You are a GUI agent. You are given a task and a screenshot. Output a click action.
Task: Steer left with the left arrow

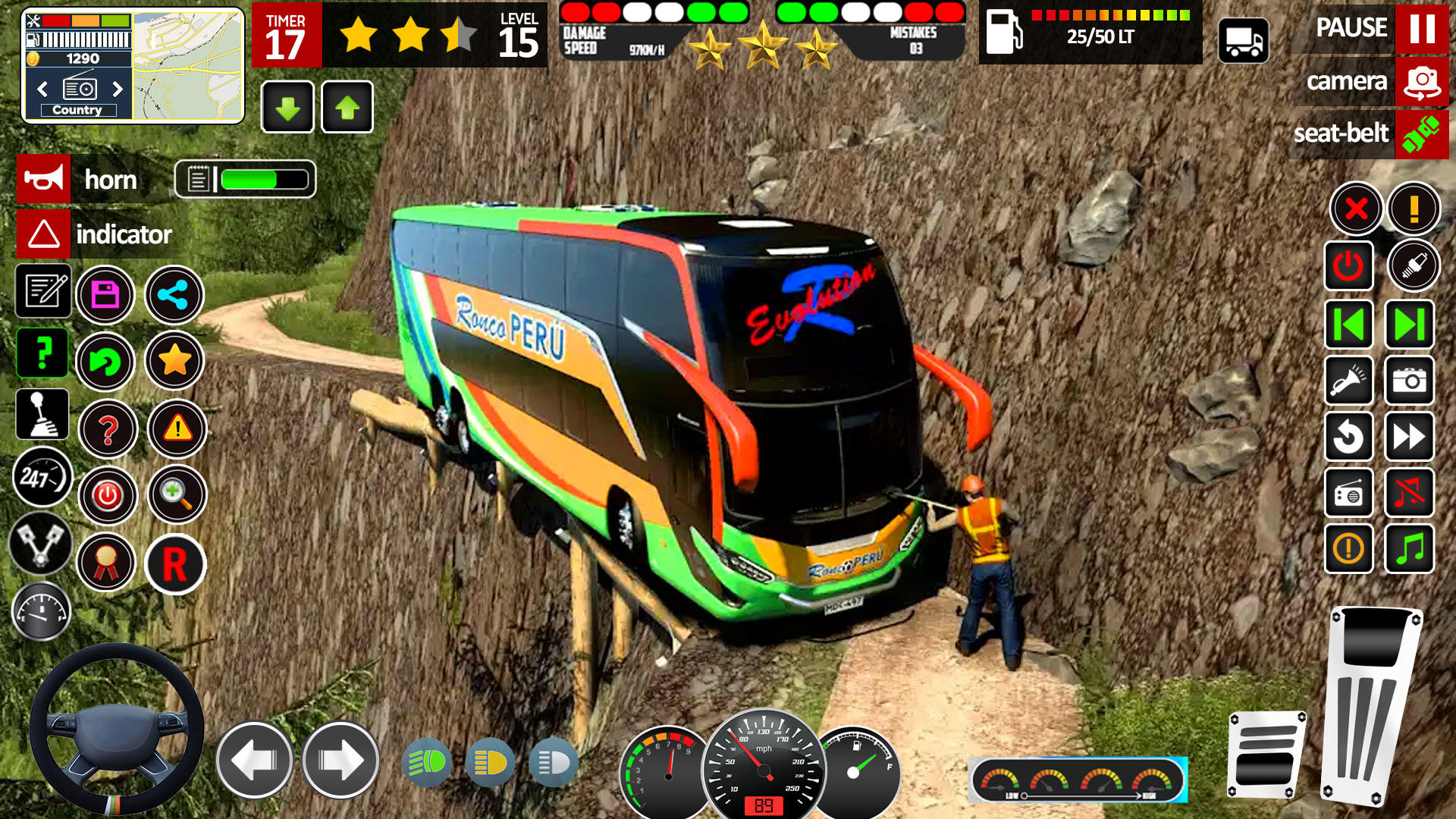coord(255,760)
